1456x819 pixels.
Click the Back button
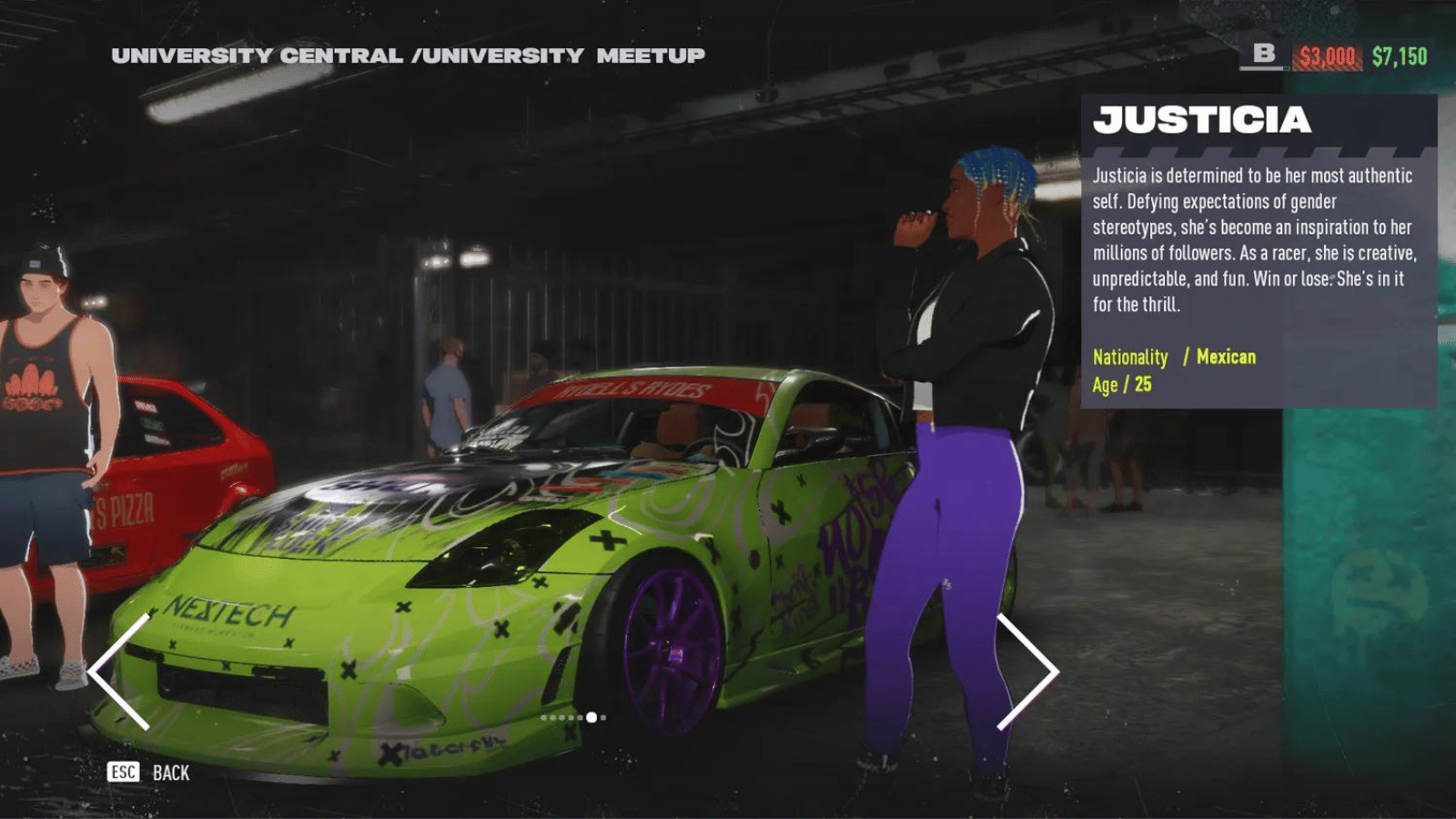pos(149,773)
